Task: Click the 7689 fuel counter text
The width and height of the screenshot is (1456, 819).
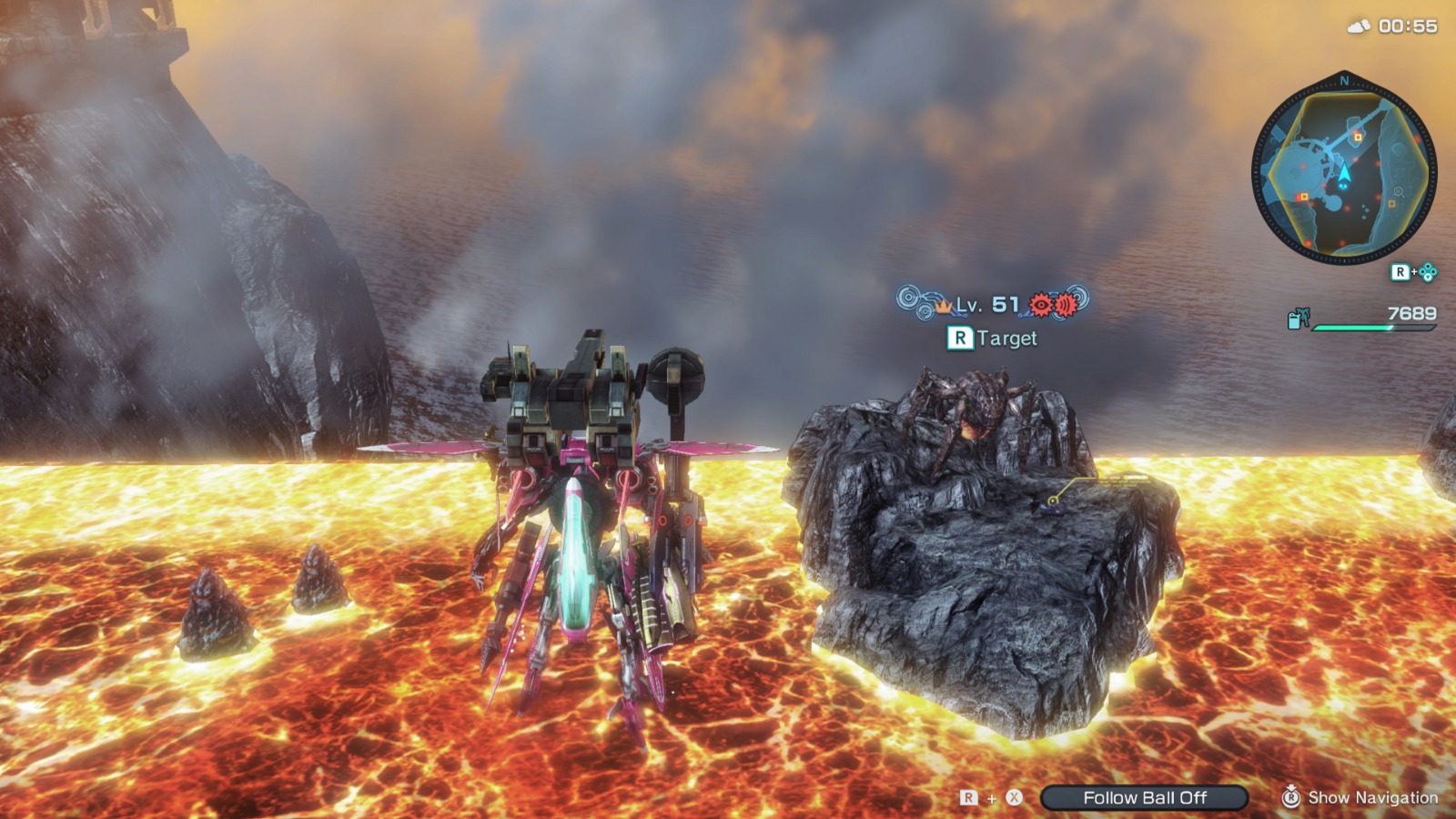Action: [1413, 314]
